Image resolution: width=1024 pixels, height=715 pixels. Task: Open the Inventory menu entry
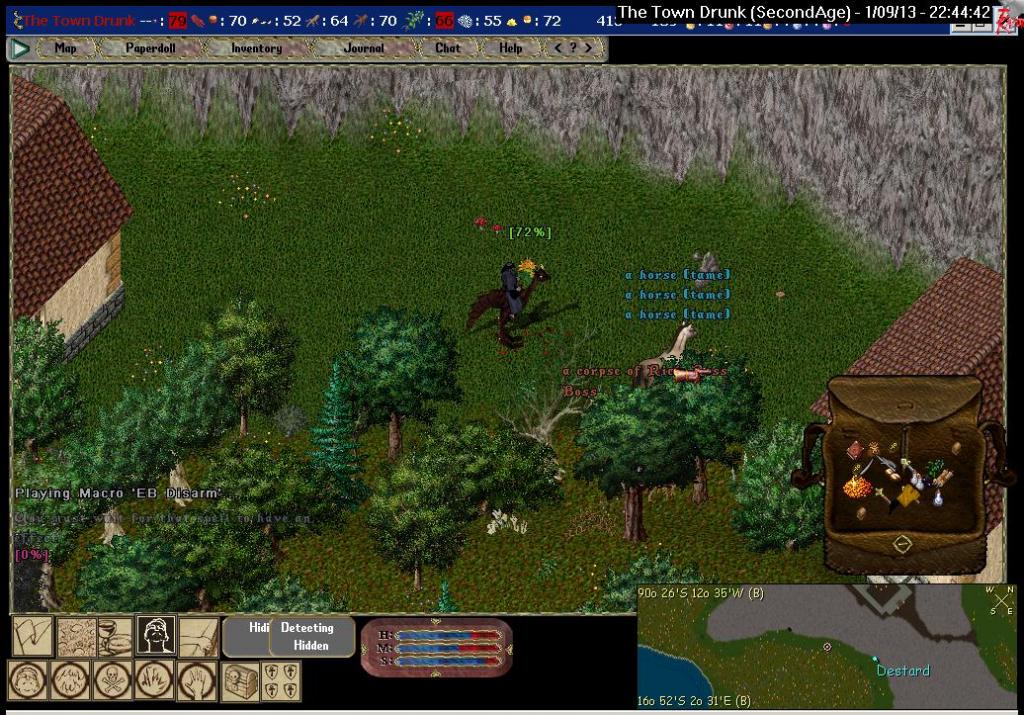coord(256,48)
